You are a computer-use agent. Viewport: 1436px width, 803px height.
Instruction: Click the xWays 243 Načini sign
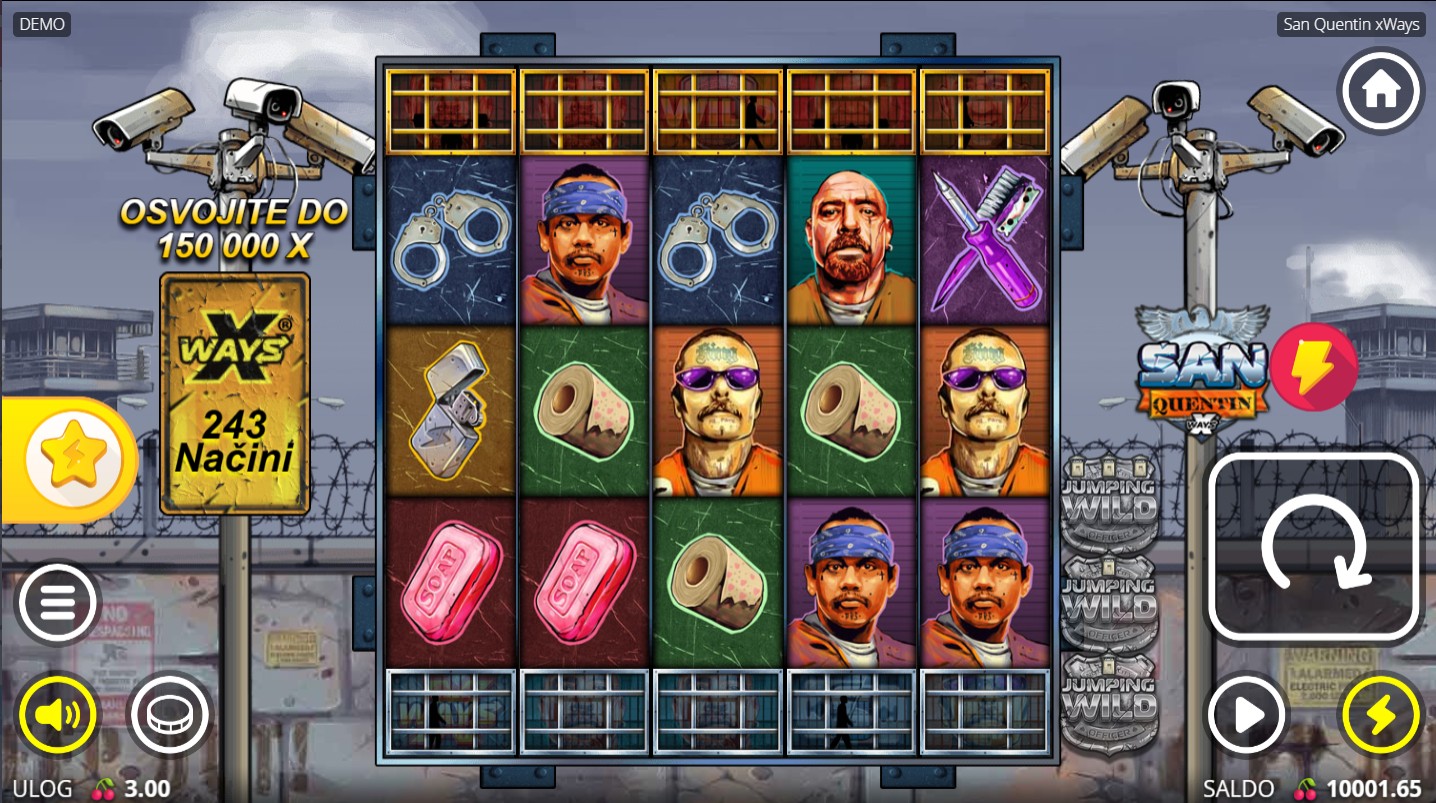click(235, 393)
